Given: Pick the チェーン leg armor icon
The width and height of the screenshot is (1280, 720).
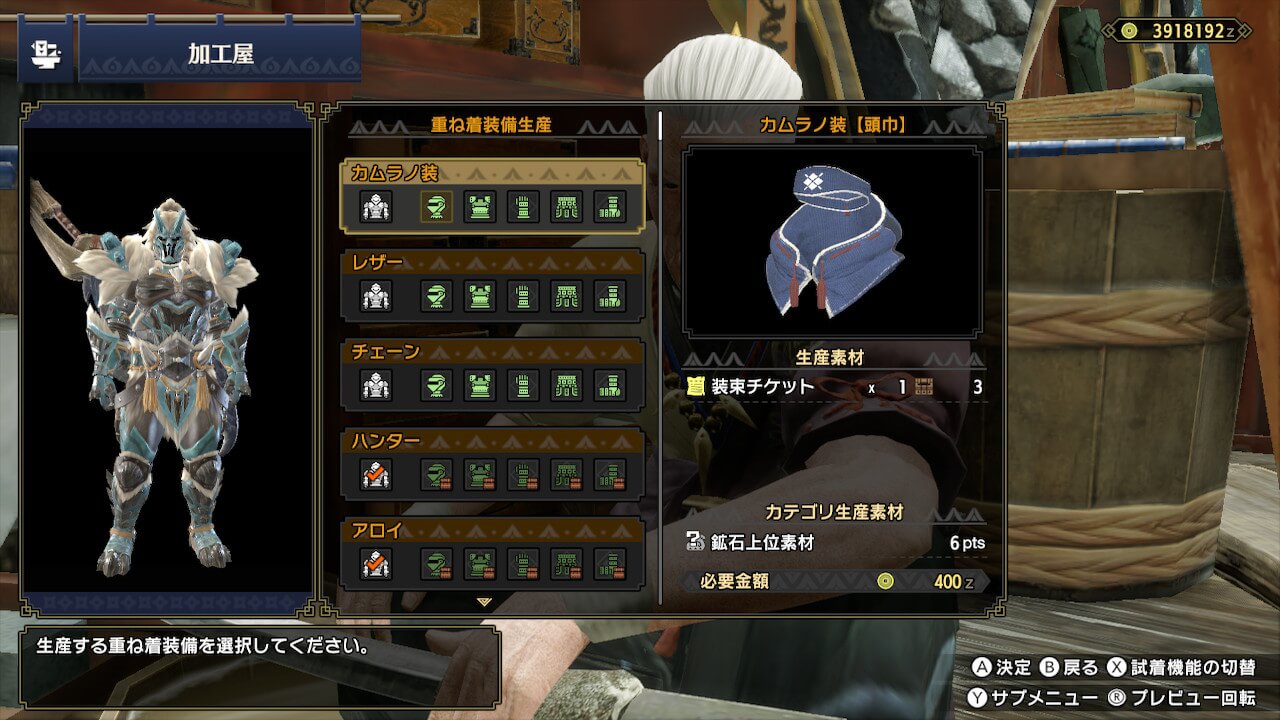Looking at the screenshot, I should coord(610,385).
